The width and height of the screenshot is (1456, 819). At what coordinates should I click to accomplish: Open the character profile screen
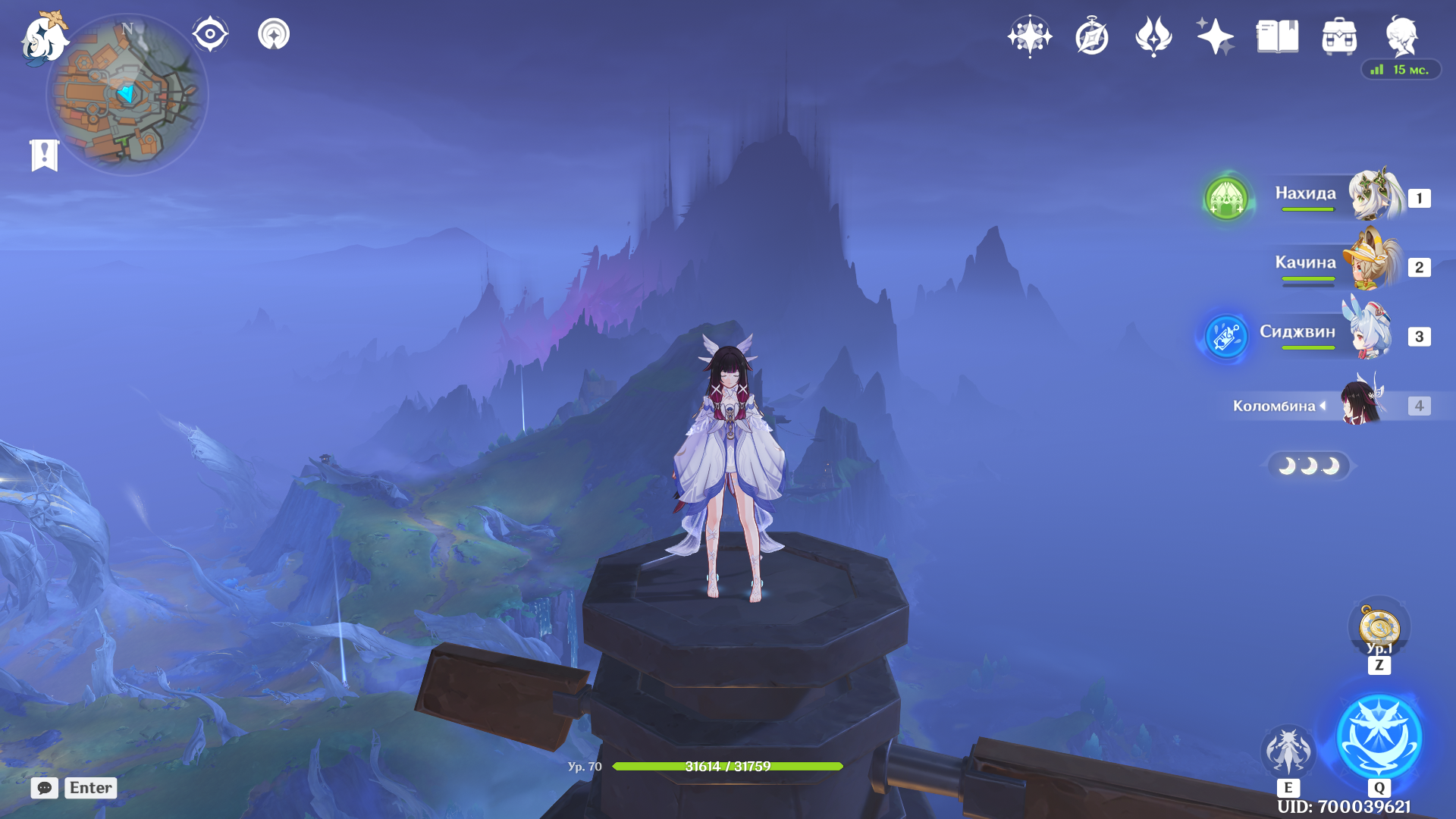1401,36
